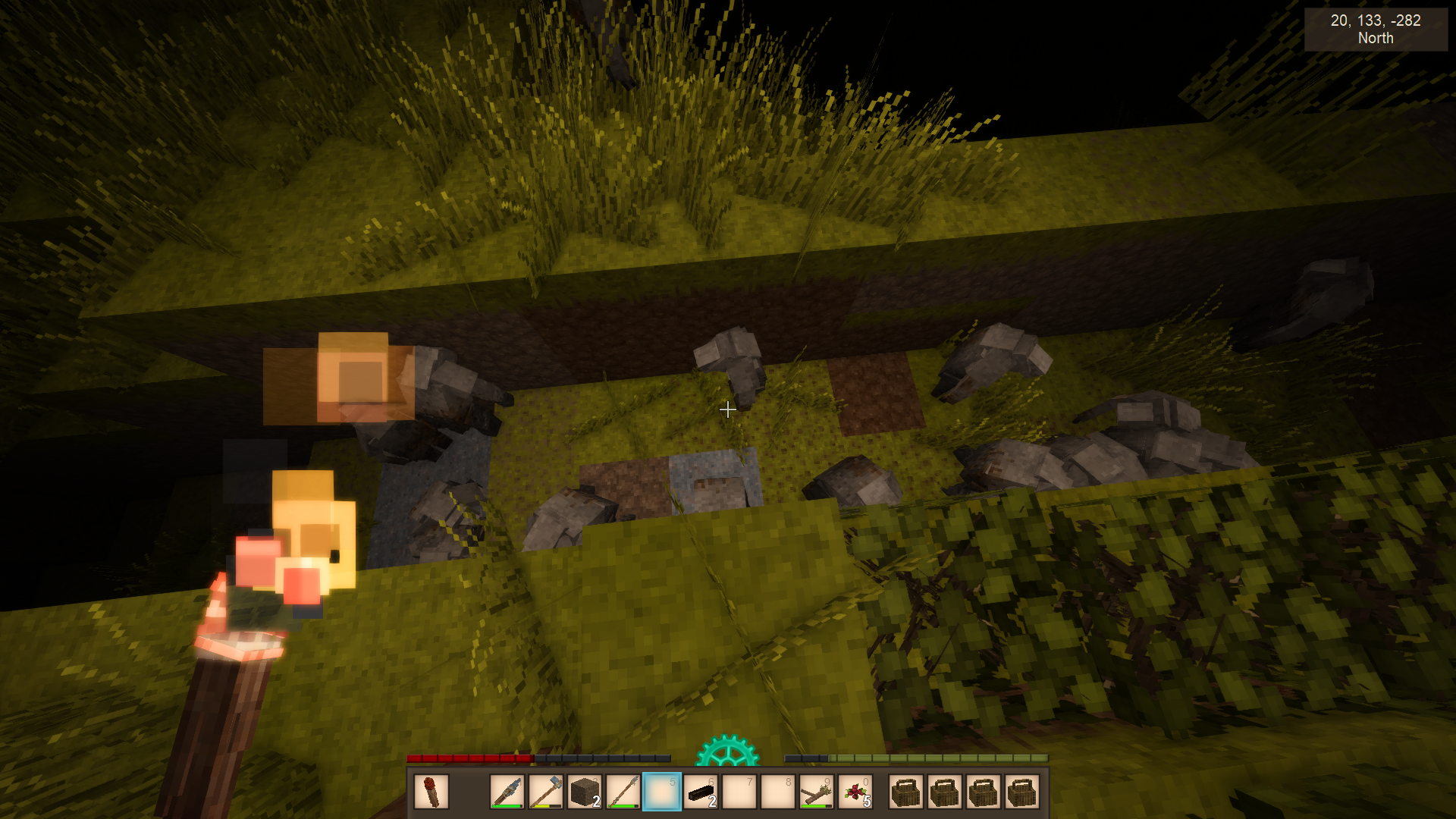This screenshot has height=819, width=1456.
Task: Pick the firestarter sticks slot
Action: (x=817, y=792)
